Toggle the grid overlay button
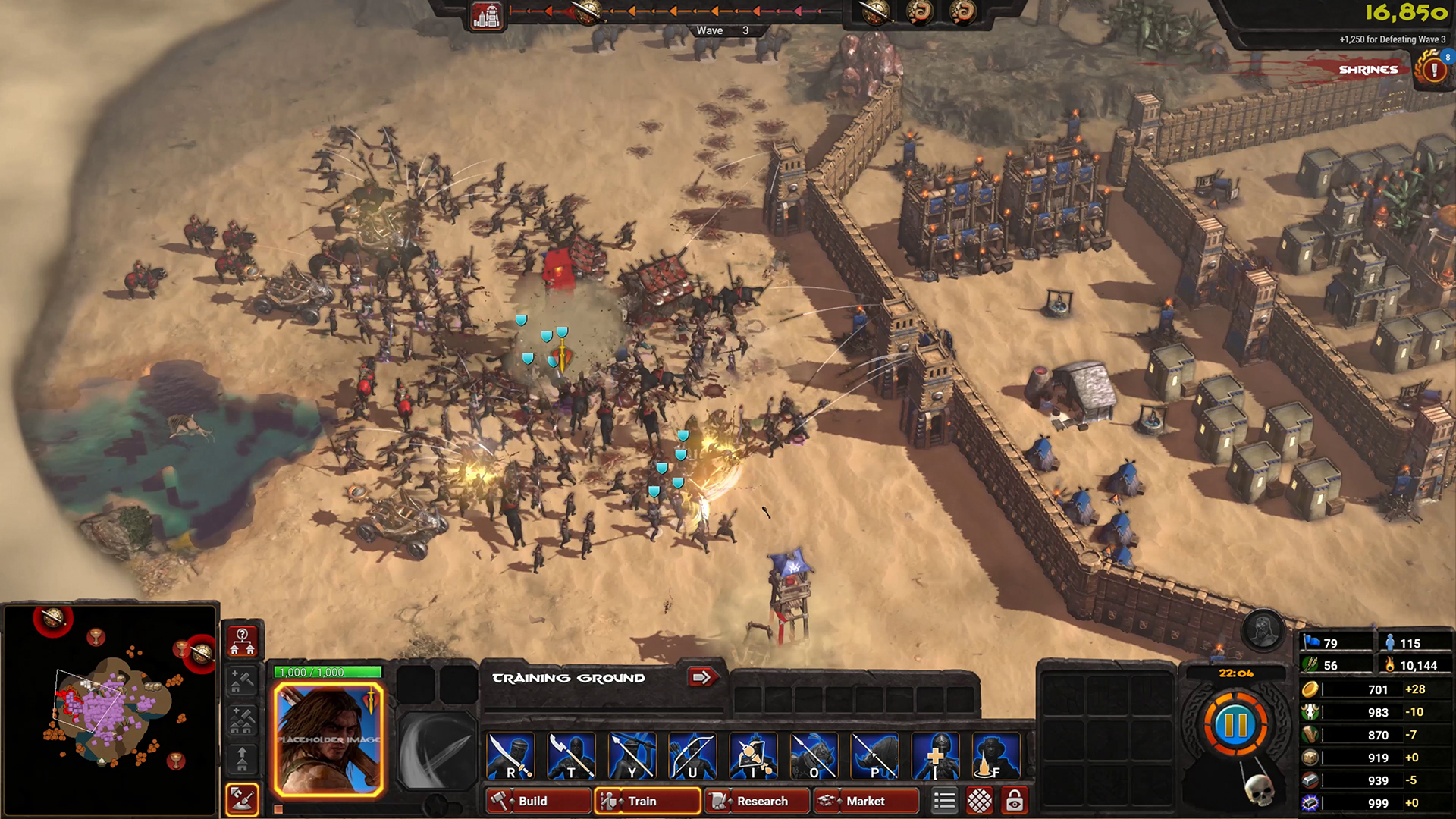 coord(980,801)
